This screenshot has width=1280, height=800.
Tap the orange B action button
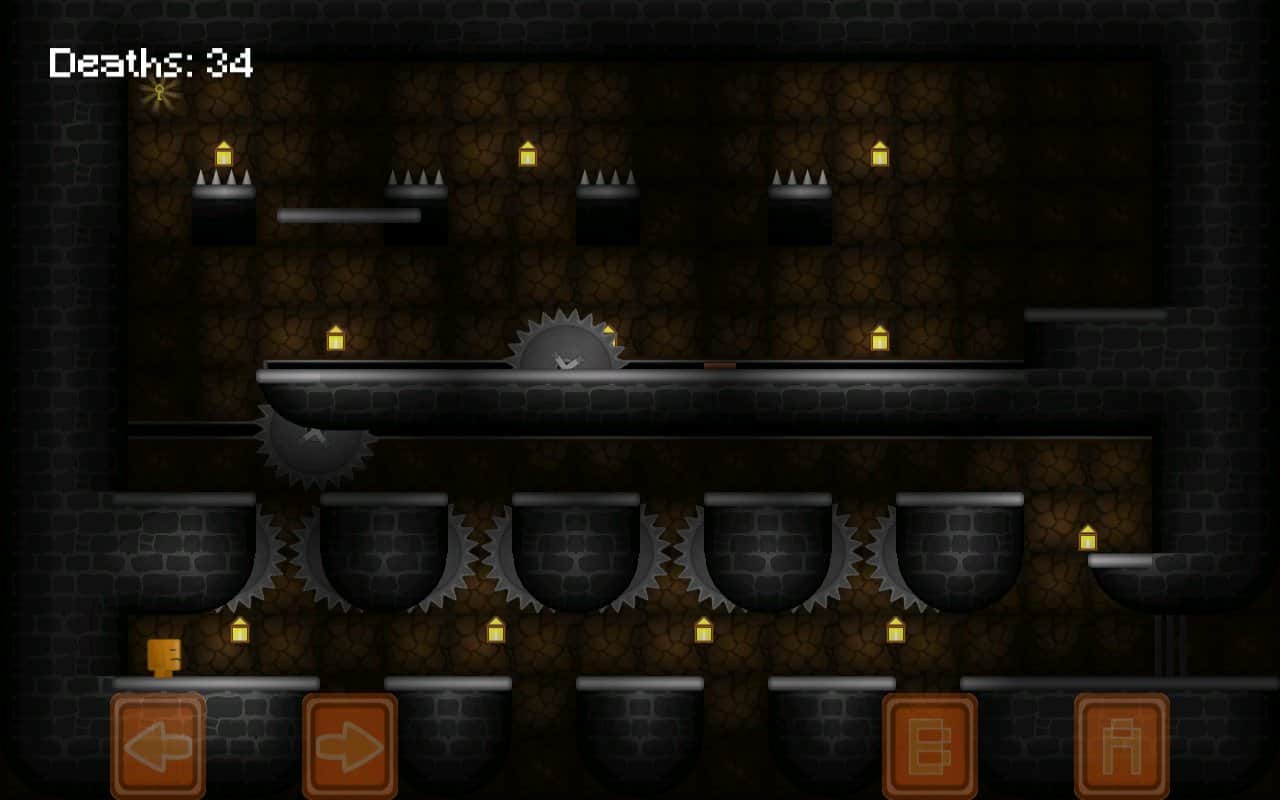point(929,746)
